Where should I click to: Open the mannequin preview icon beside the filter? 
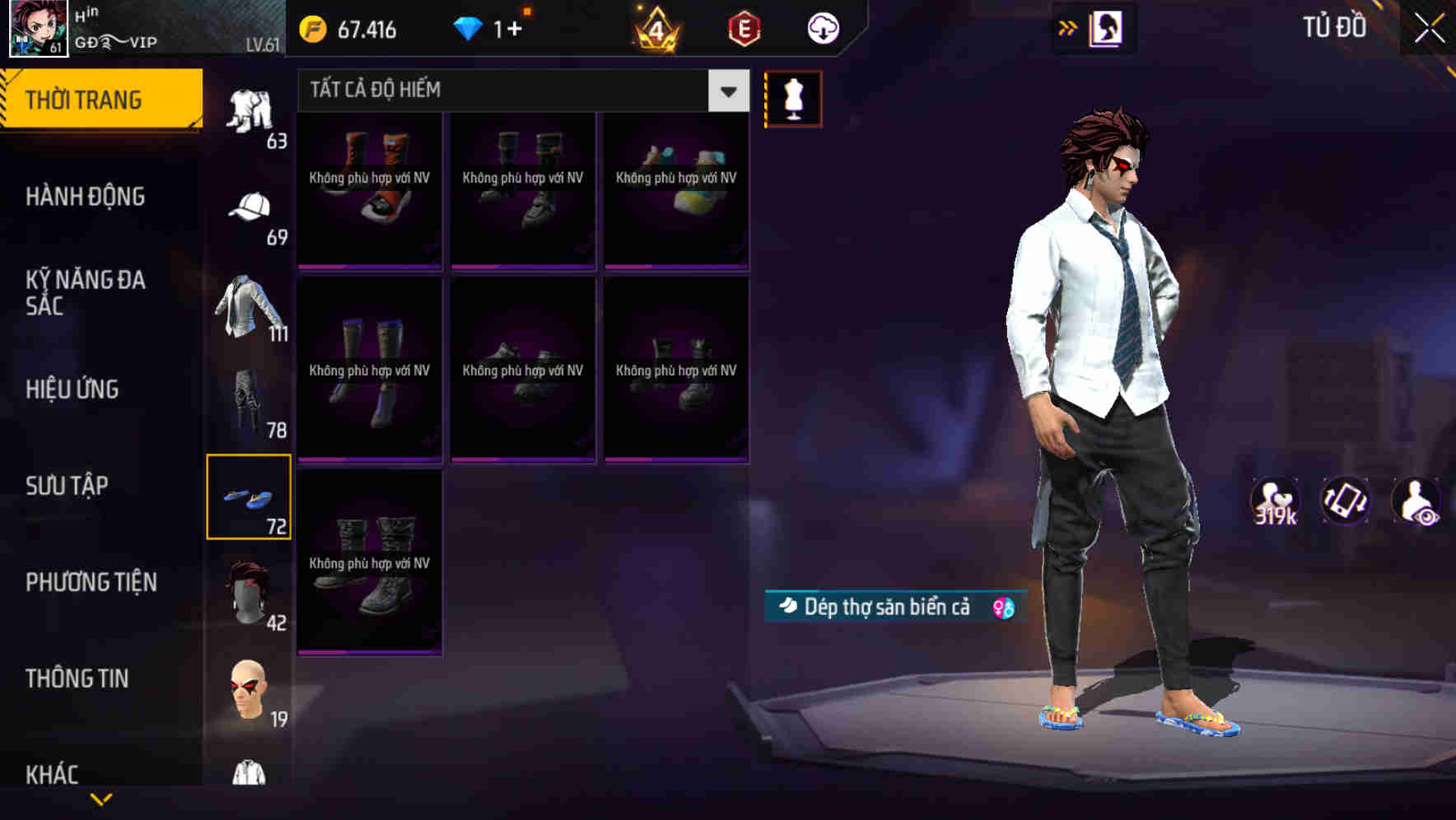pos(793,98)
